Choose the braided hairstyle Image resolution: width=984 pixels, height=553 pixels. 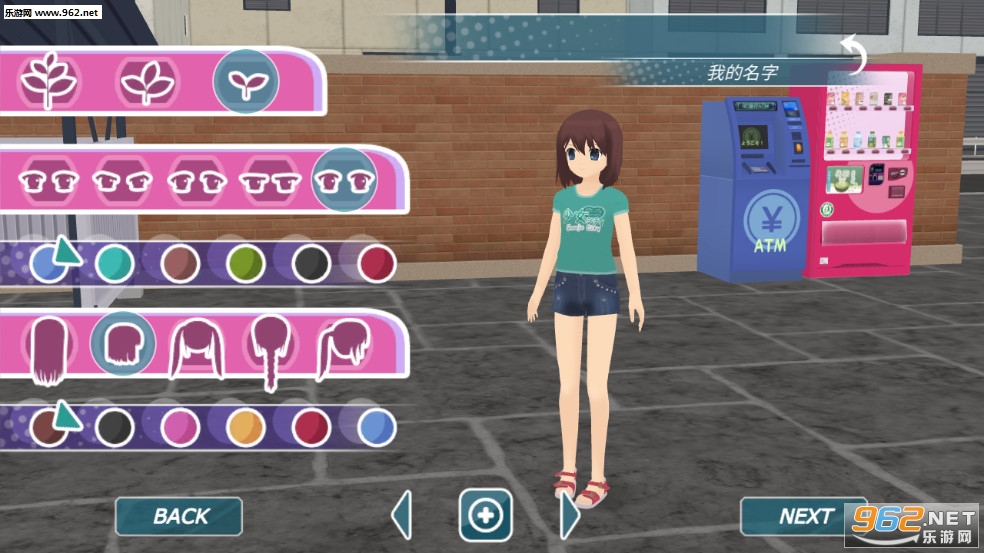tap(270, 350)
